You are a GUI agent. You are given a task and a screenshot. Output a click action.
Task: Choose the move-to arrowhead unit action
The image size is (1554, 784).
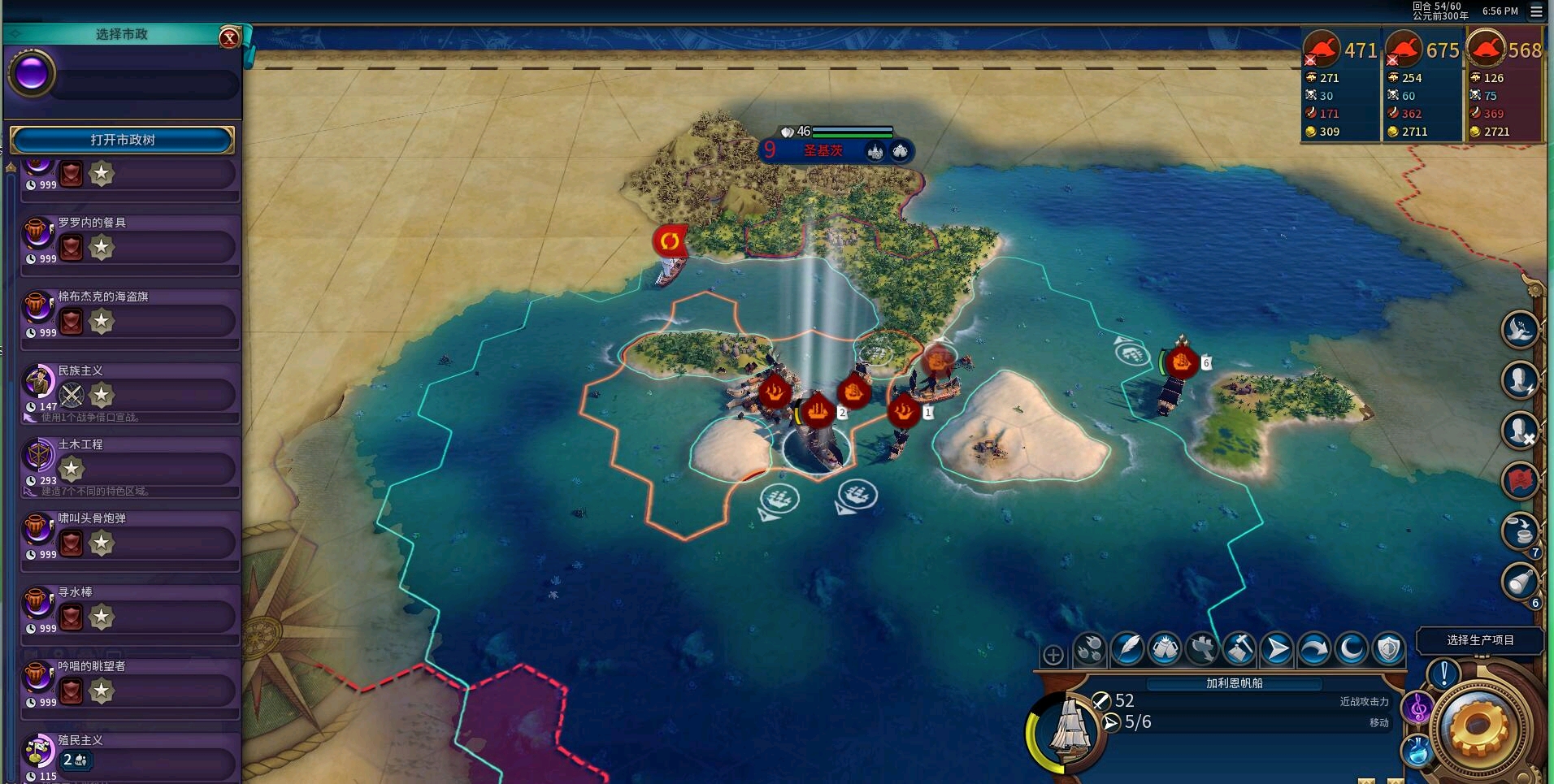tap(1277, 649)
